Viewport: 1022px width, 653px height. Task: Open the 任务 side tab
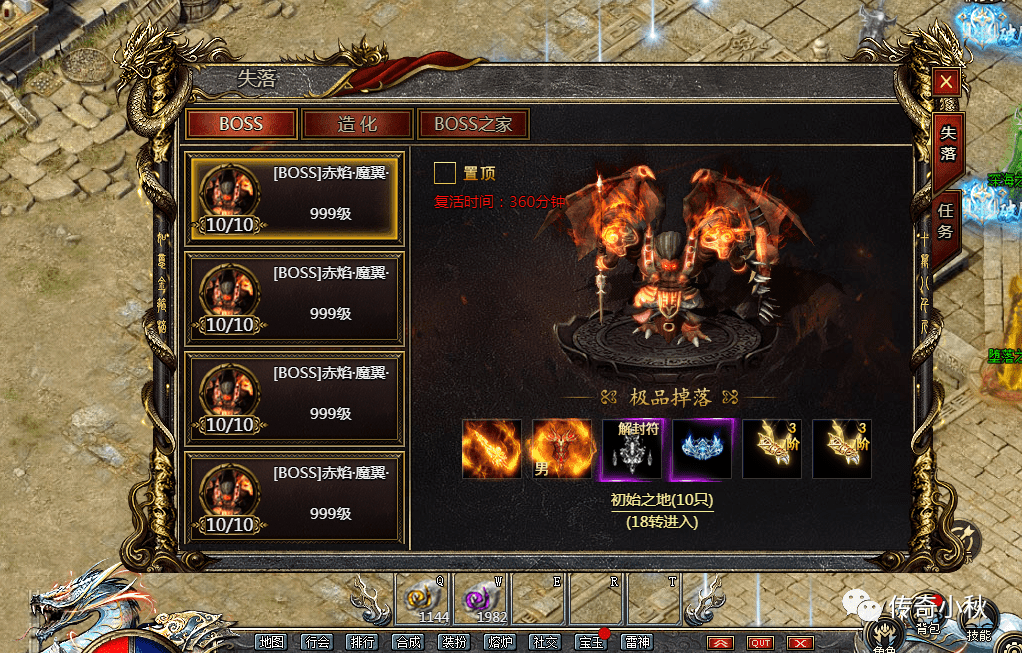tap(946, 220)
